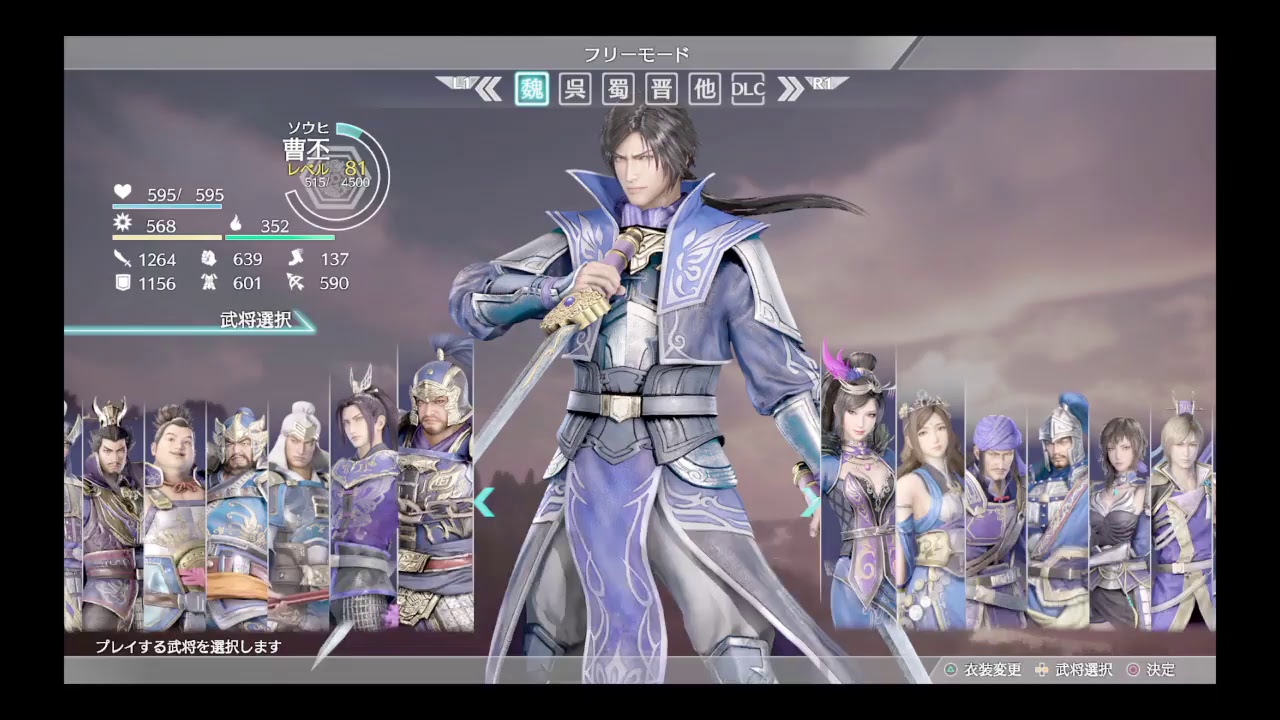Click the R1 right double chevron

pos(789,89)
